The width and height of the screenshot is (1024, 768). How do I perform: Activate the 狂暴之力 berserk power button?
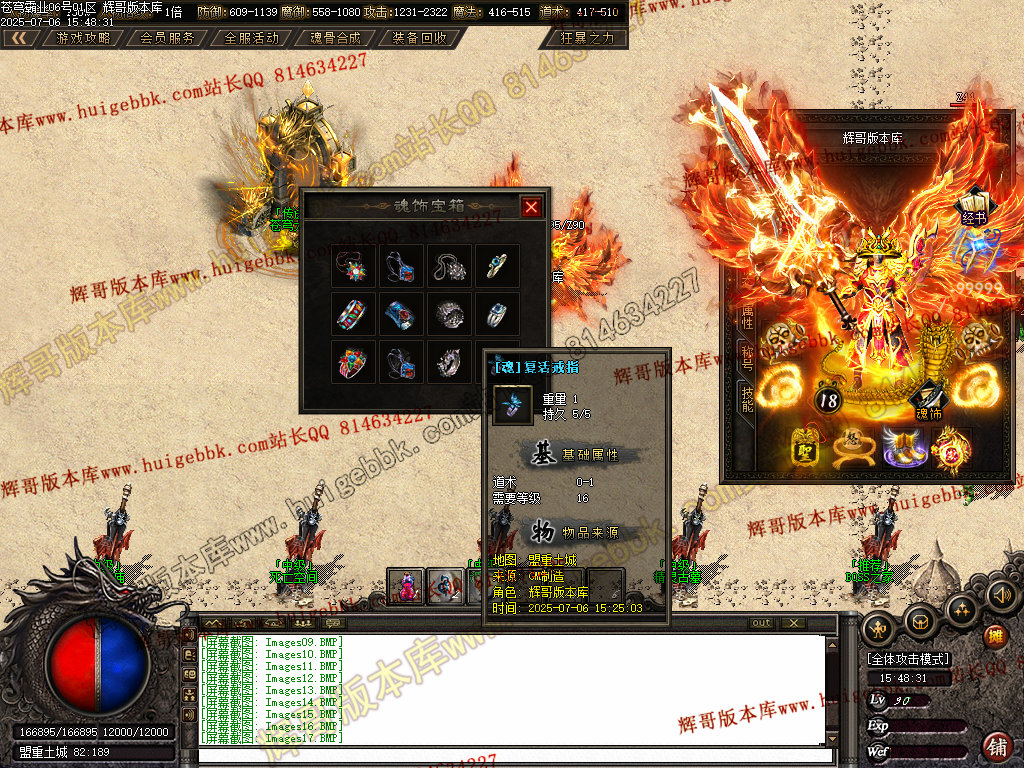(x=588, y=38)
